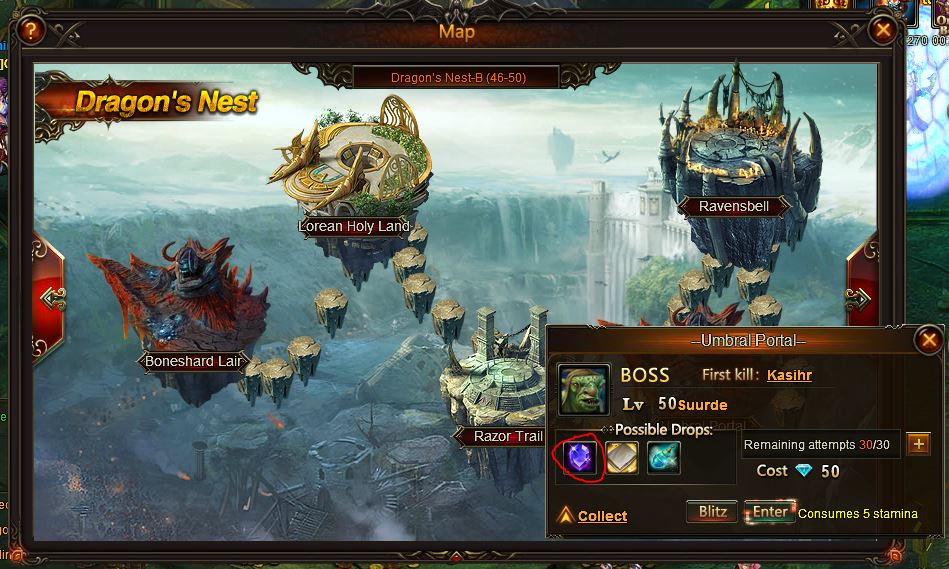
Task: Open the Collect link
Action: pos(602,516)
